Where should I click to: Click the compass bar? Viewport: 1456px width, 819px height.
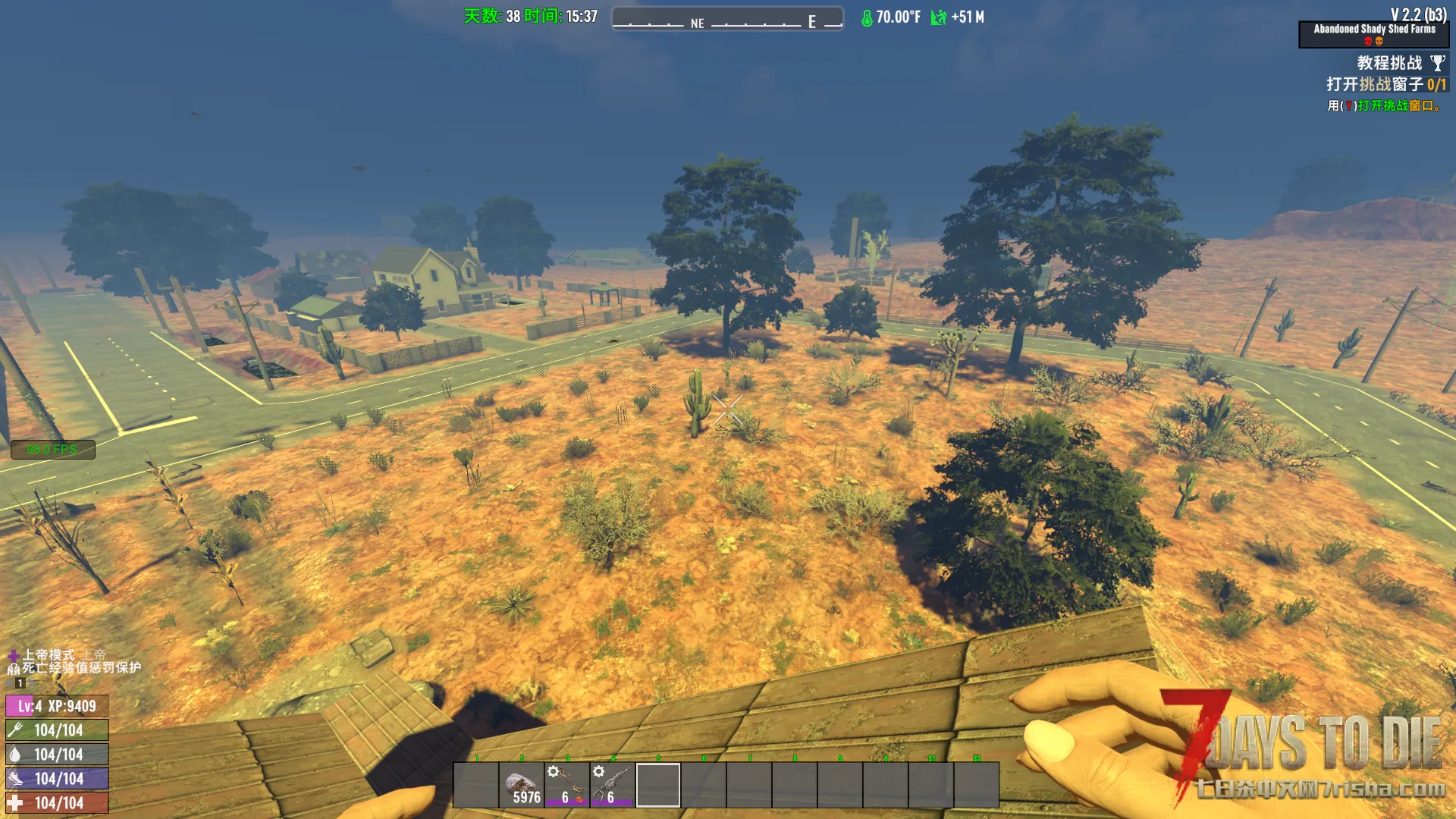(x=727, y=18)
